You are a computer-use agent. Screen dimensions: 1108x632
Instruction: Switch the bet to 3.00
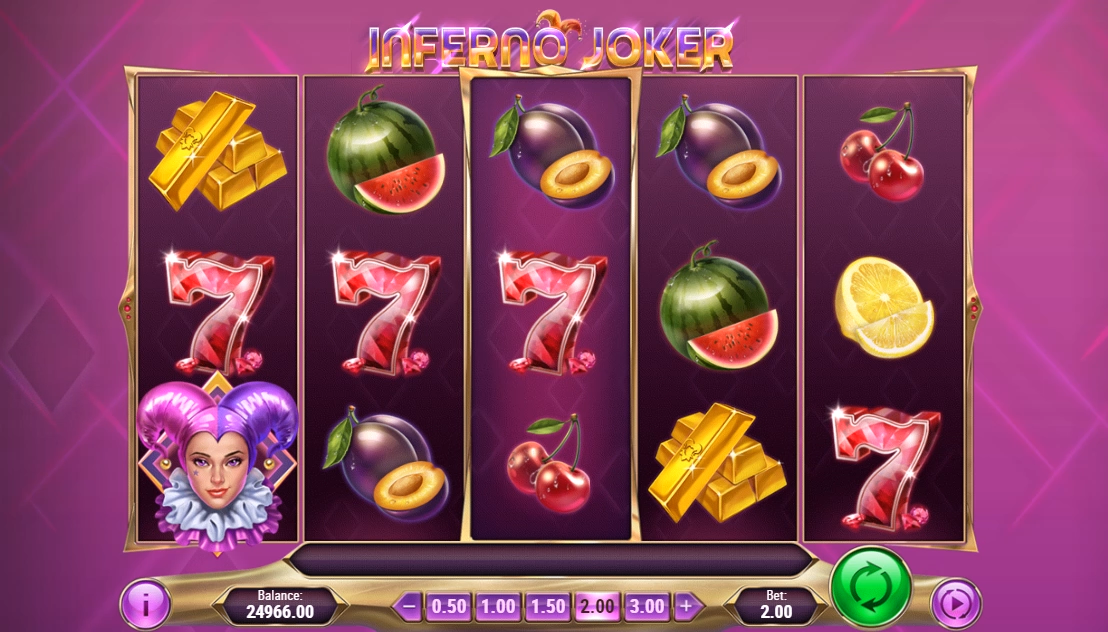646,606
